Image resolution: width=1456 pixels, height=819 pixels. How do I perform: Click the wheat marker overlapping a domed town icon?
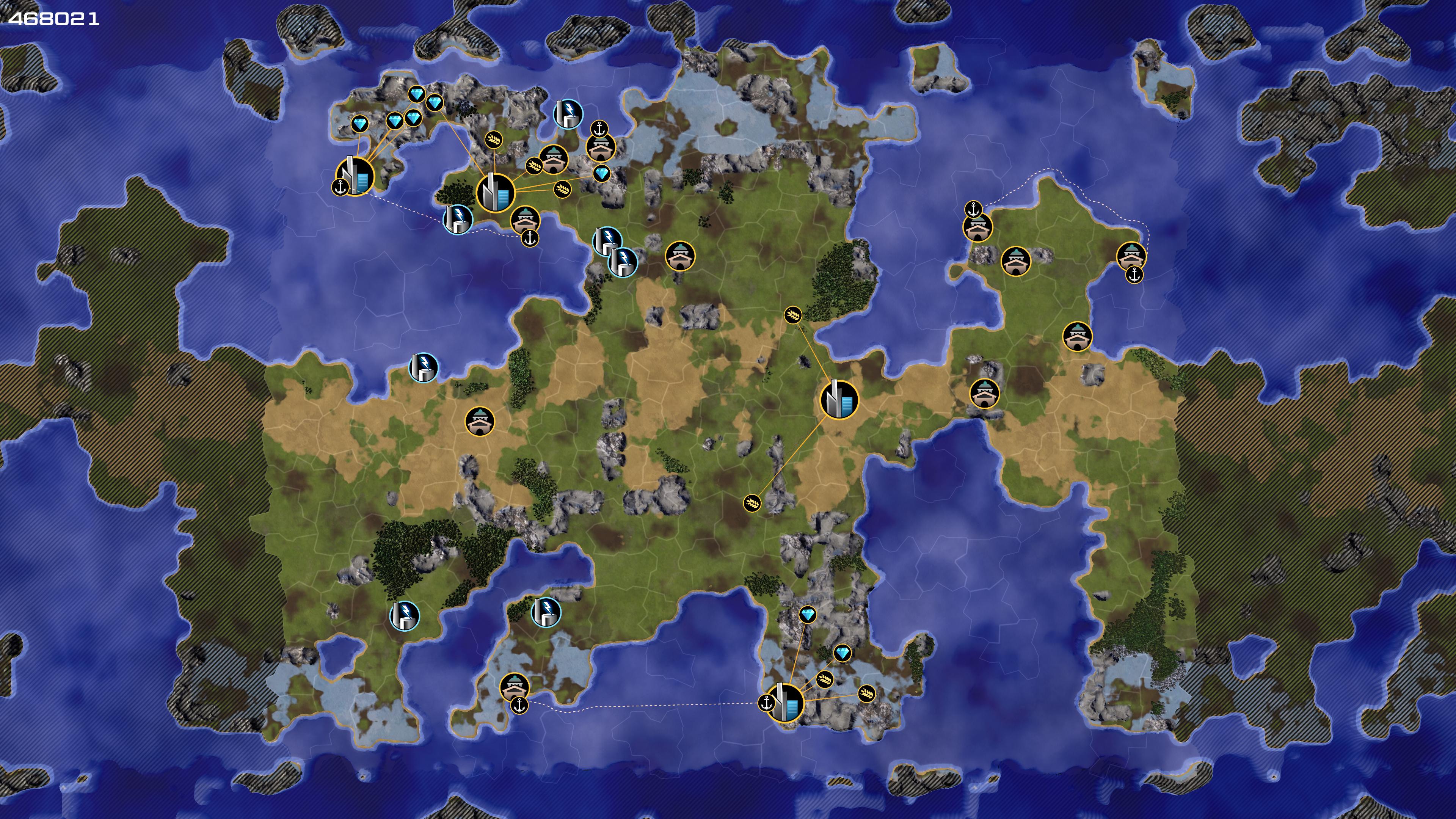click(534, 166)
